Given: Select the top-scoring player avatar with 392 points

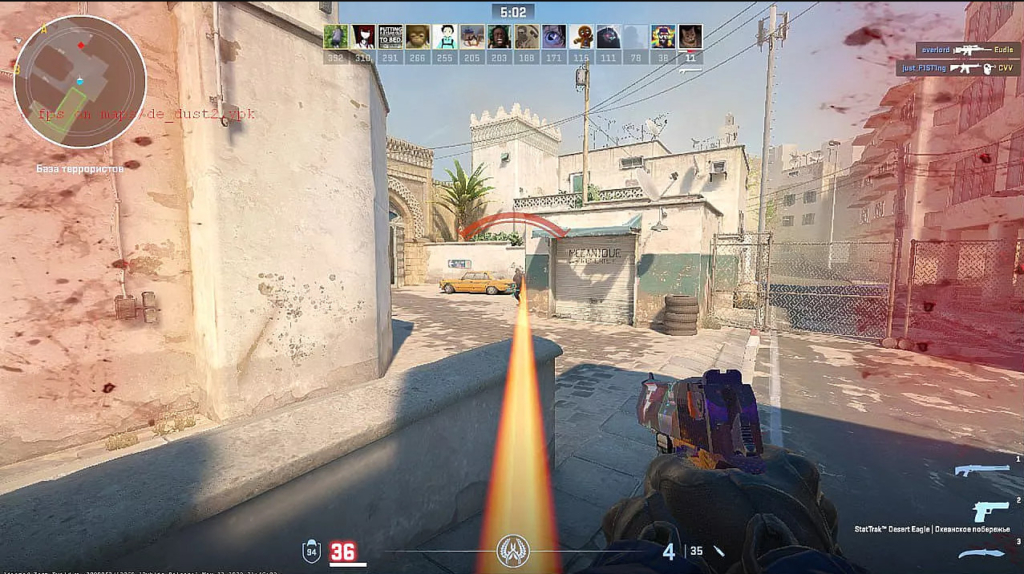Looking at the screenshot, I should coord(336,37).
